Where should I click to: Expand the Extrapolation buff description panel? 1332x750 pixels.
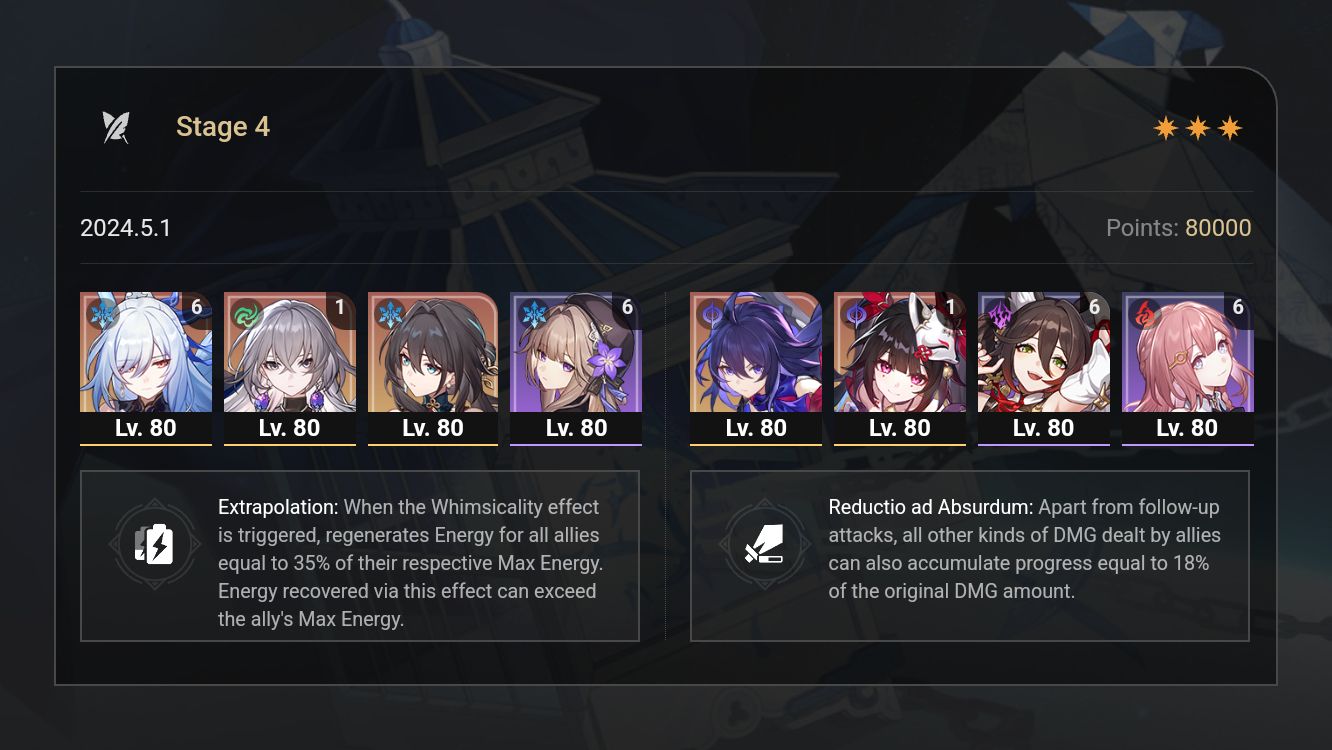tap(360, 555)
